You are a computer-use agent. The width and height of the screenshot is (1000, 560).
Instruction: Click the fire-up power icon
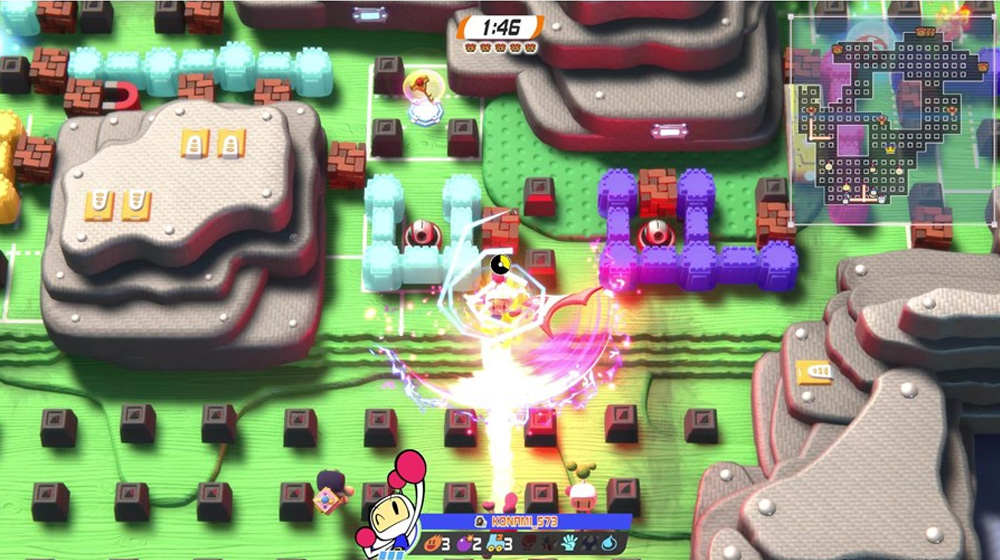coord(434,544)
